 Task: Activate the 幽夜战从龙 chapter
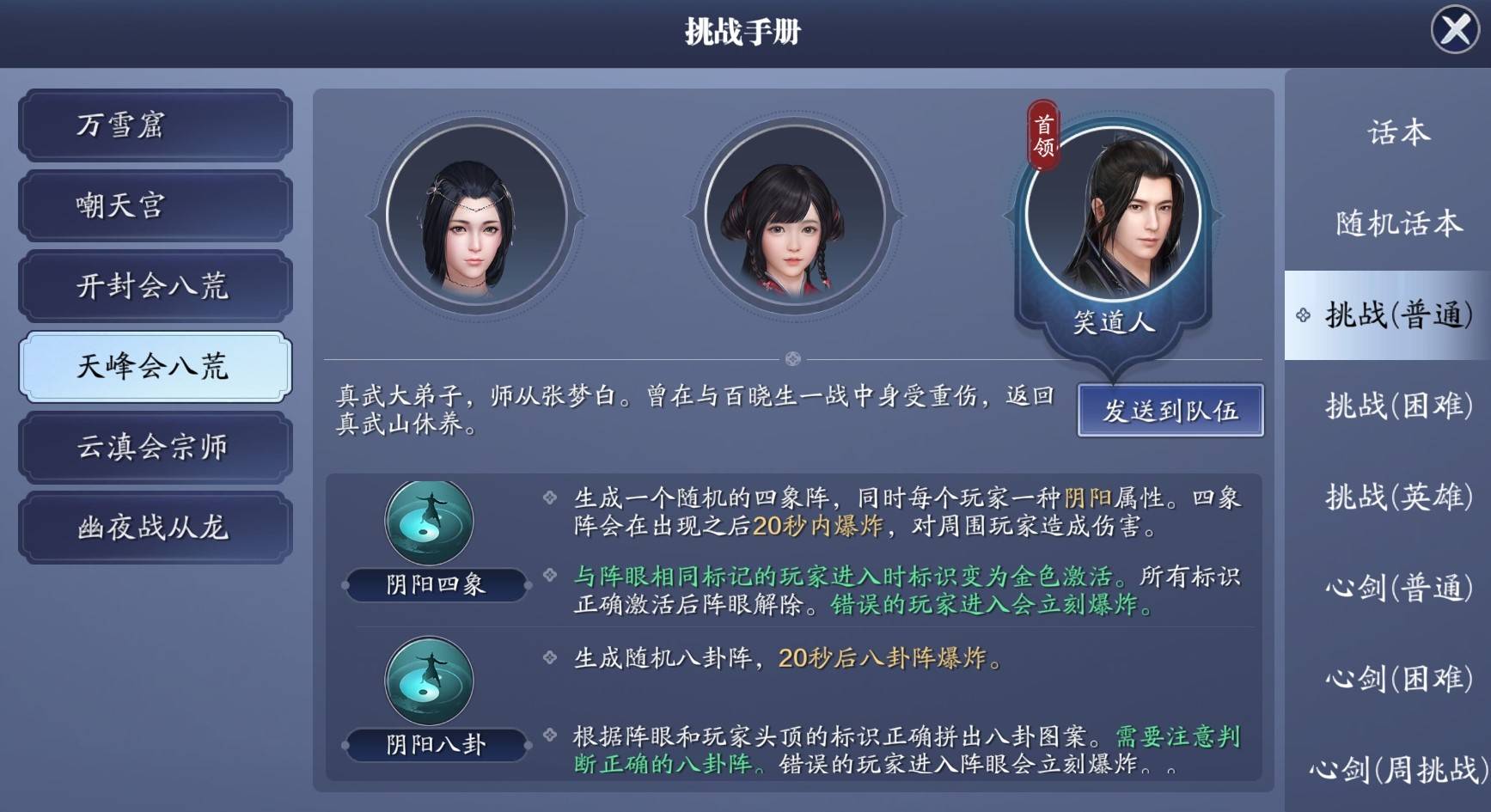point(155,527)
